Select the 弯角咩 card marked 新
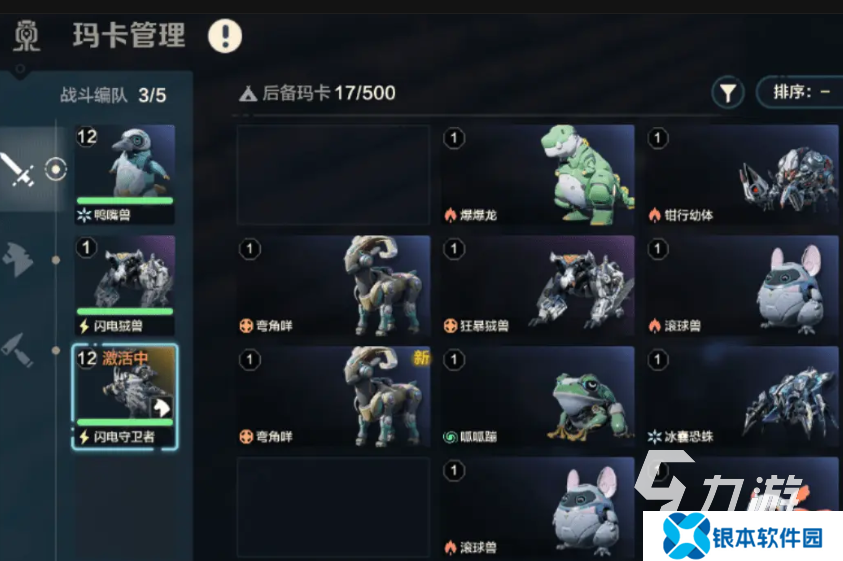This screenshot has width=843, height=561. point(333,396)
